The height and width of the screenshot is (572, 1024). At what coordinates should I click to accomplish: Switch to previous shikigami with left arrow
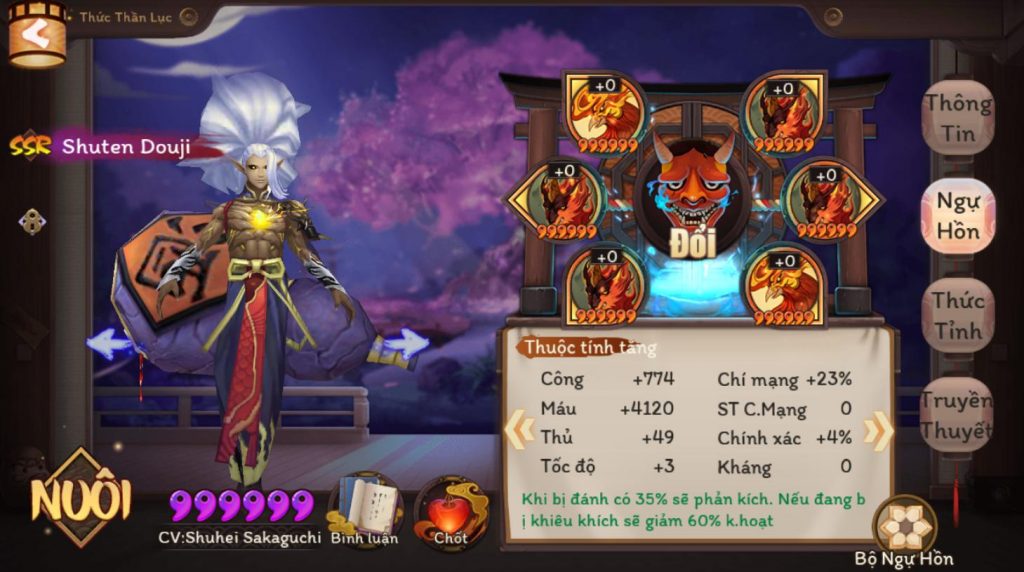pos(109,344)
